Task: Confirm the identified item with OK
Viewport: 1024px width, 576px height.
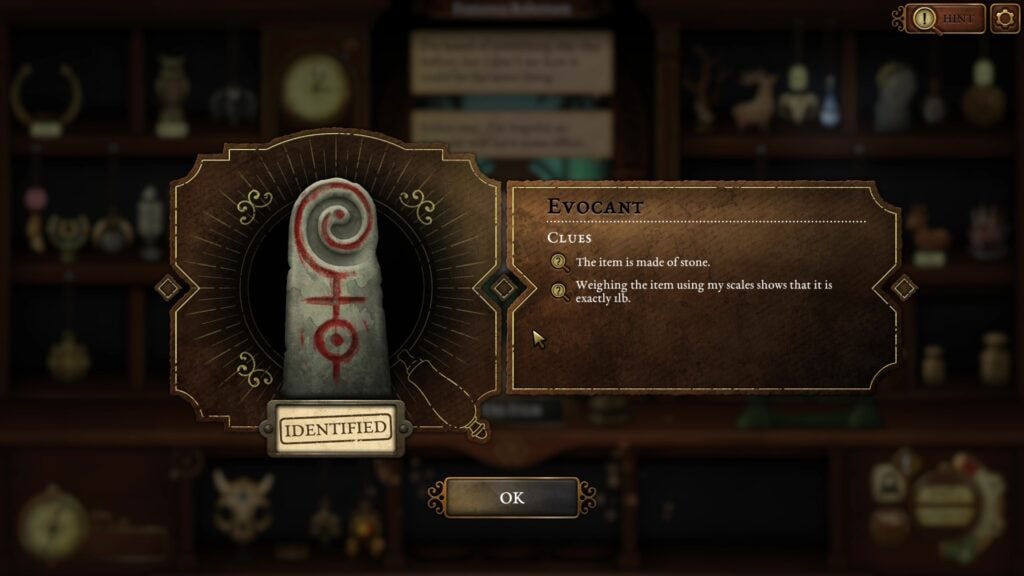Action: point(511,497)
